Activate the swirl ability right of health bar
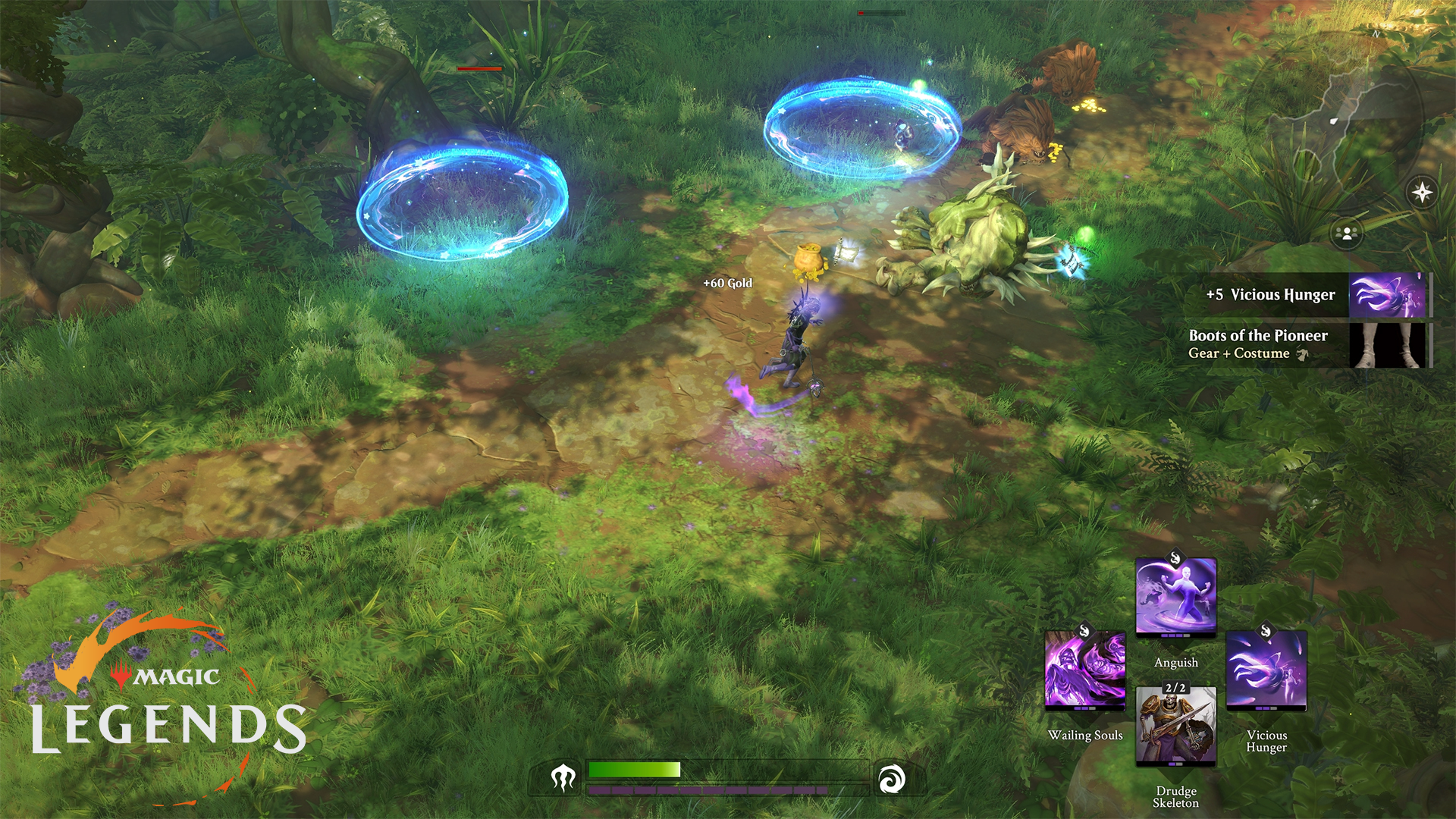This screenshot has width=1456, height=819. pos(891,779)
